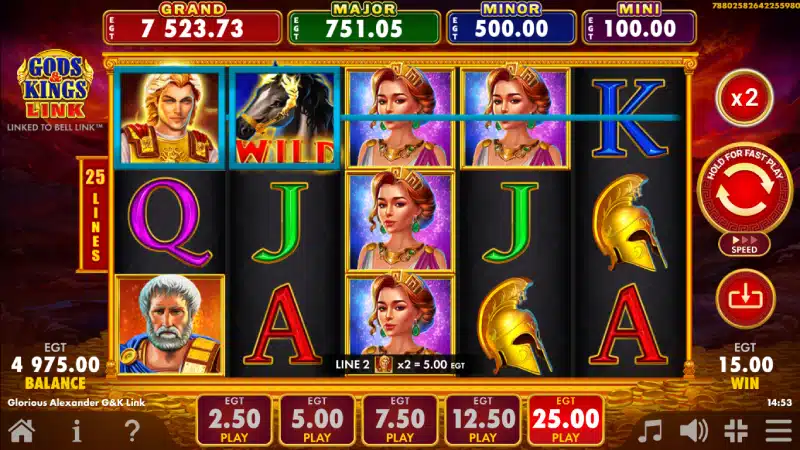Toggle fullscreen mode icon
800x450 pixels.
click(736, 431)
